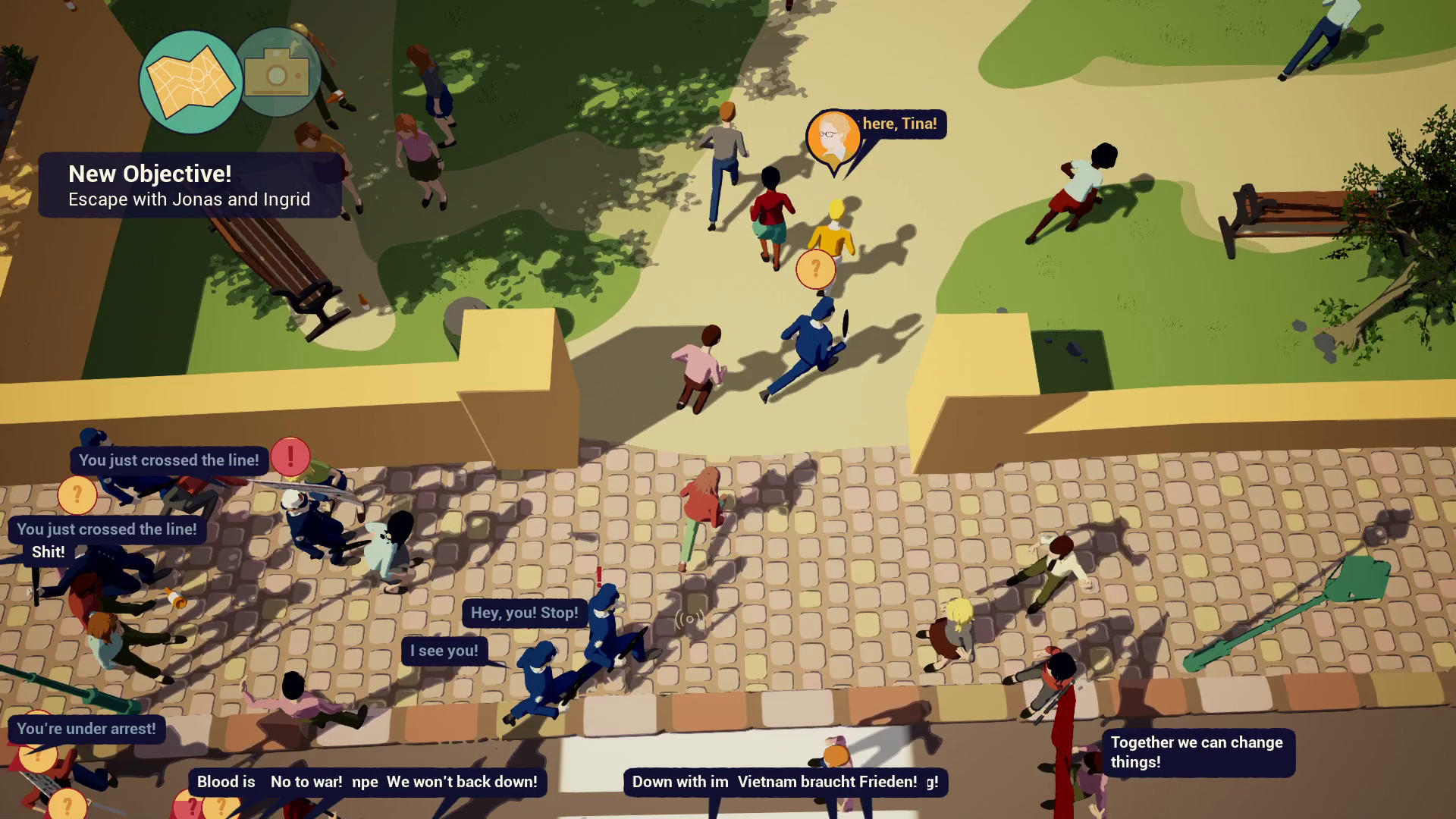Viewport: 1456px width, 819px height.
Task: Open the speech bubble saying 'Hey, you! Stop!'
Action: (x=524, y=613)
